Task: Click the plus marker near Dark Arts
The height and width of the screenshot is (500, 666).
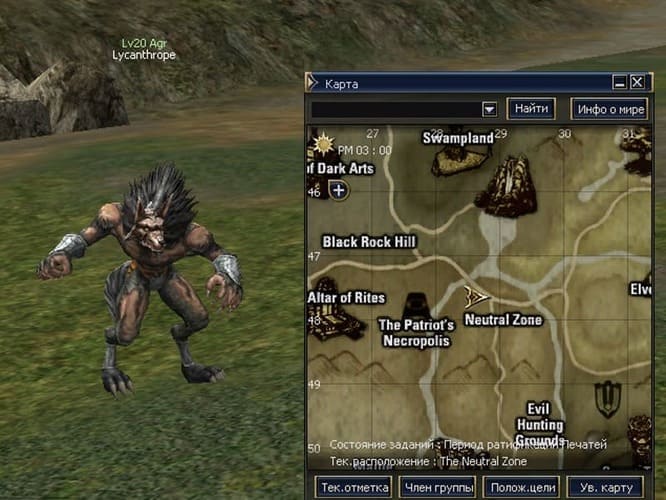Action: [339, 190]
